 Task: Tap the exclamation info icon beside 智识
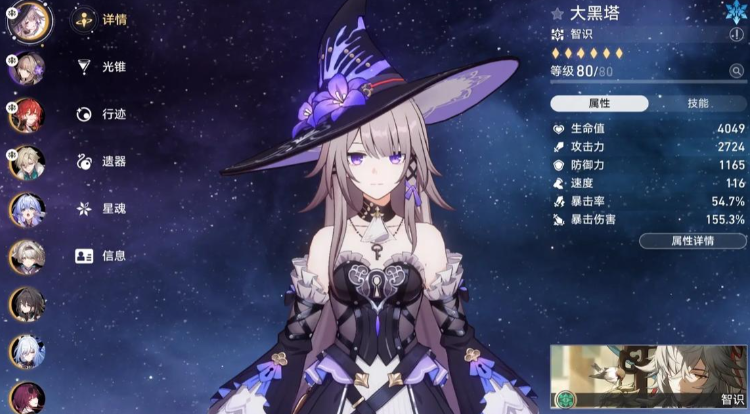click(737, 34)
